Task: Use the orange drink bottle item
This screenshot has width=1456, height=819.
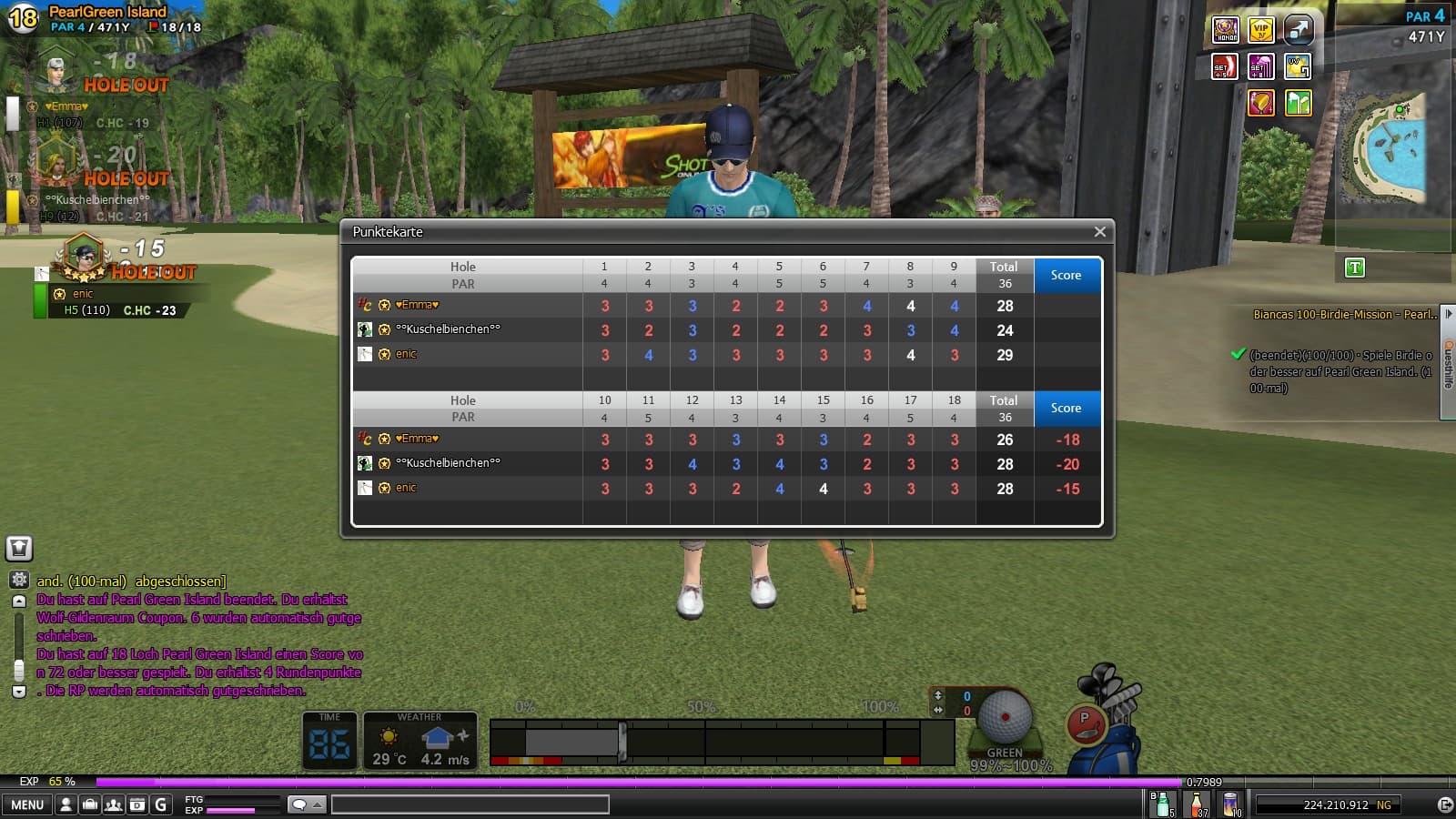Action: click(1198, 804)
